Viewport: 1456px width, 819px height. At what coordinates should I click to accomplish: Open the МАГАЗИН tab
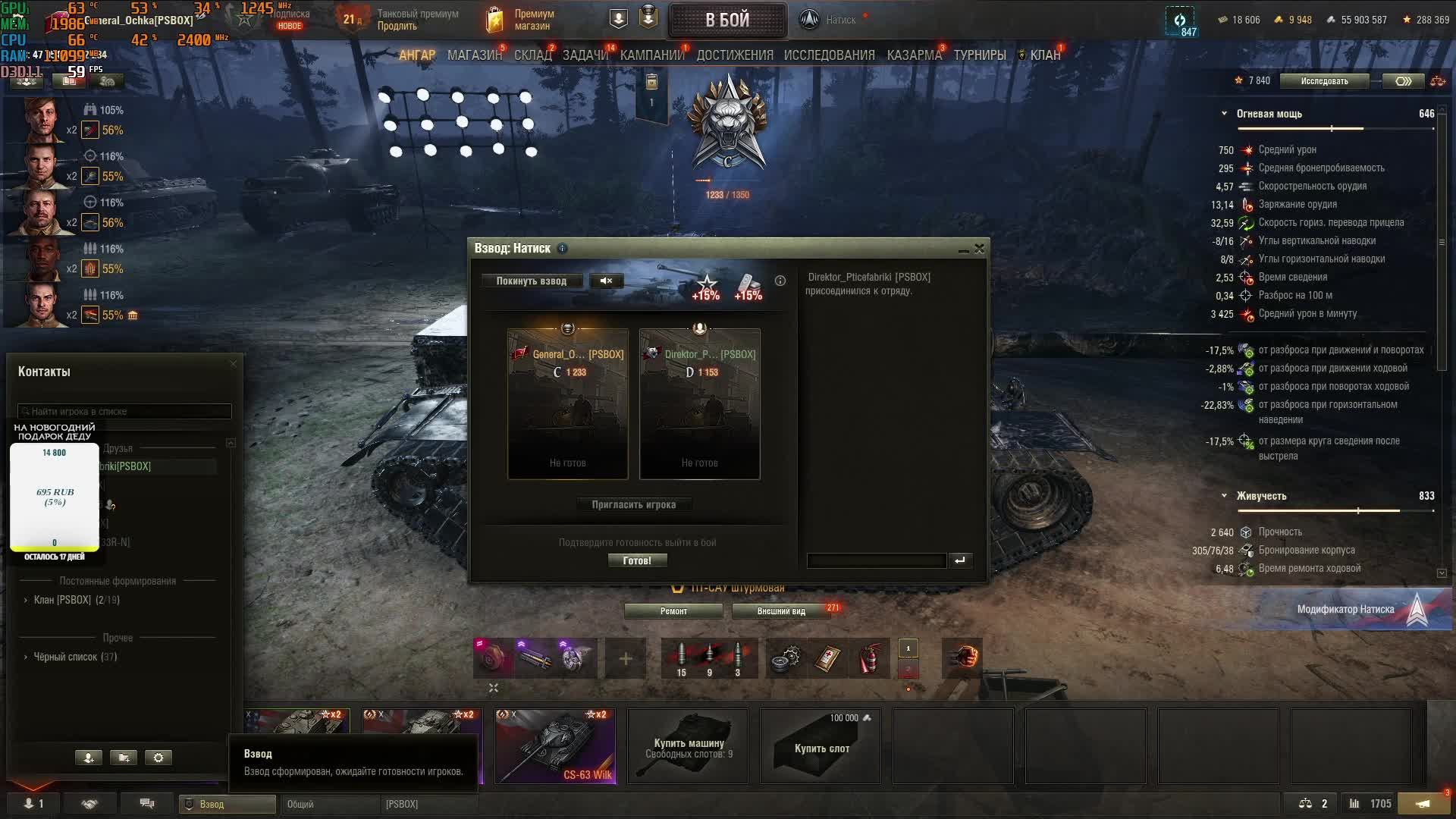474,55
